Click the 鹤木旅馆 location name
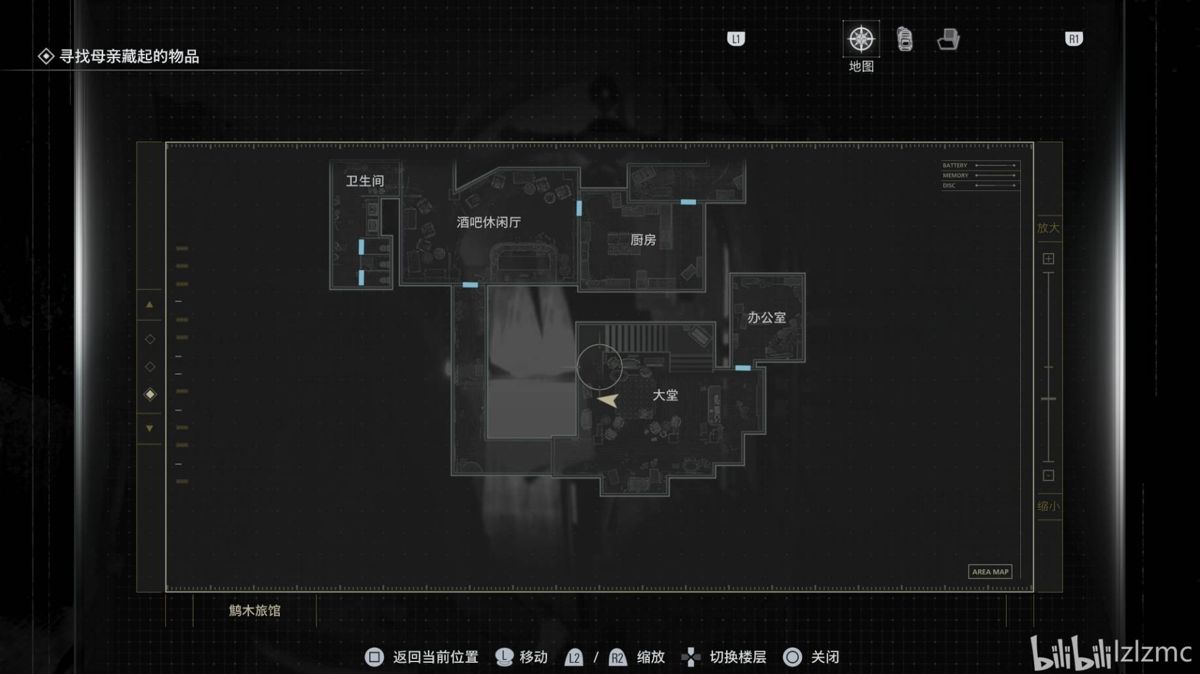 pos(254,610)
